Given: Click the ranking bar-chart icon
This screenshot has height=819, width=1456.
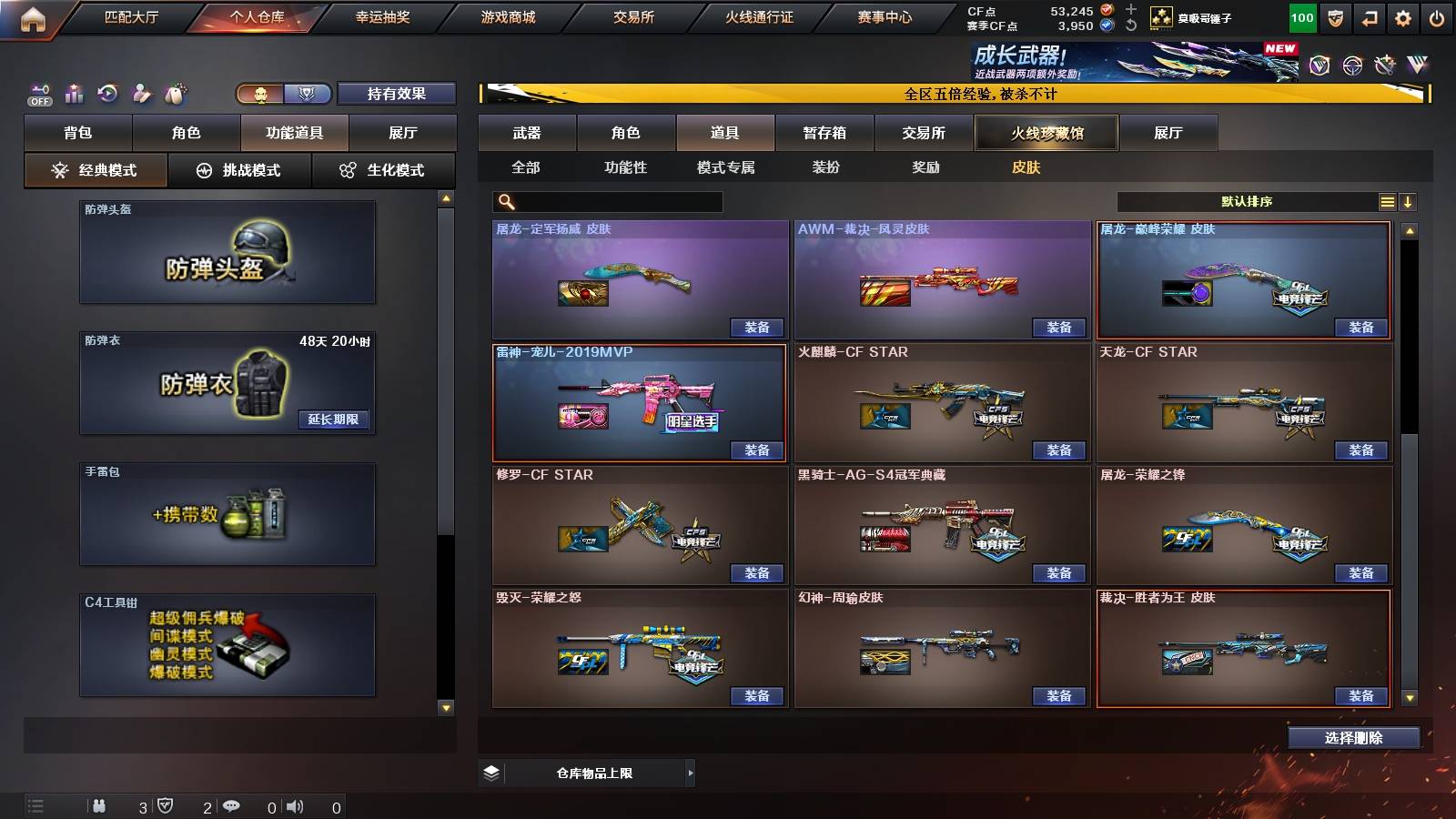Looking at the screenshot, I should (x=75, y=93).
